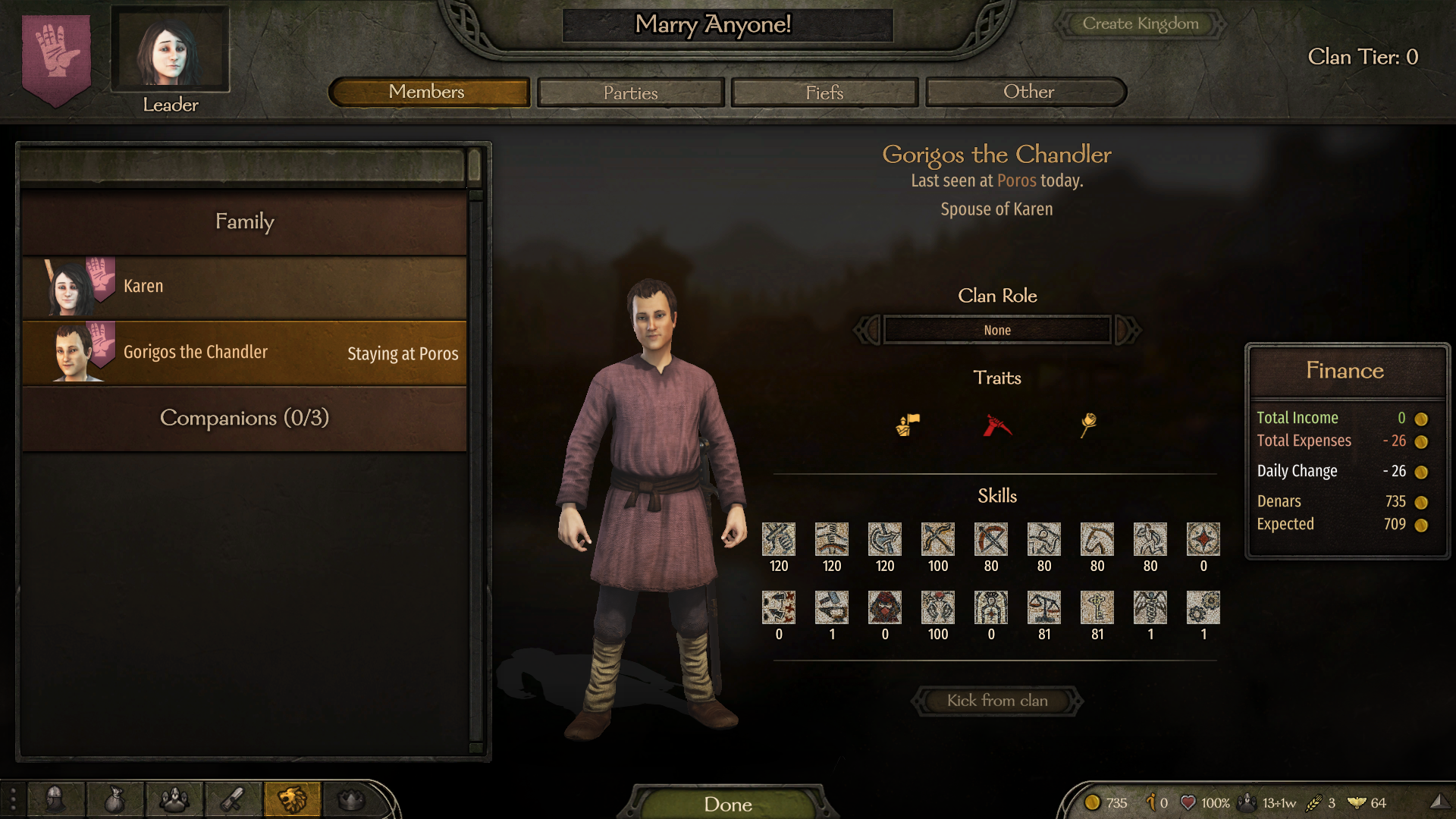Show the Members tab

click(428, 93)
